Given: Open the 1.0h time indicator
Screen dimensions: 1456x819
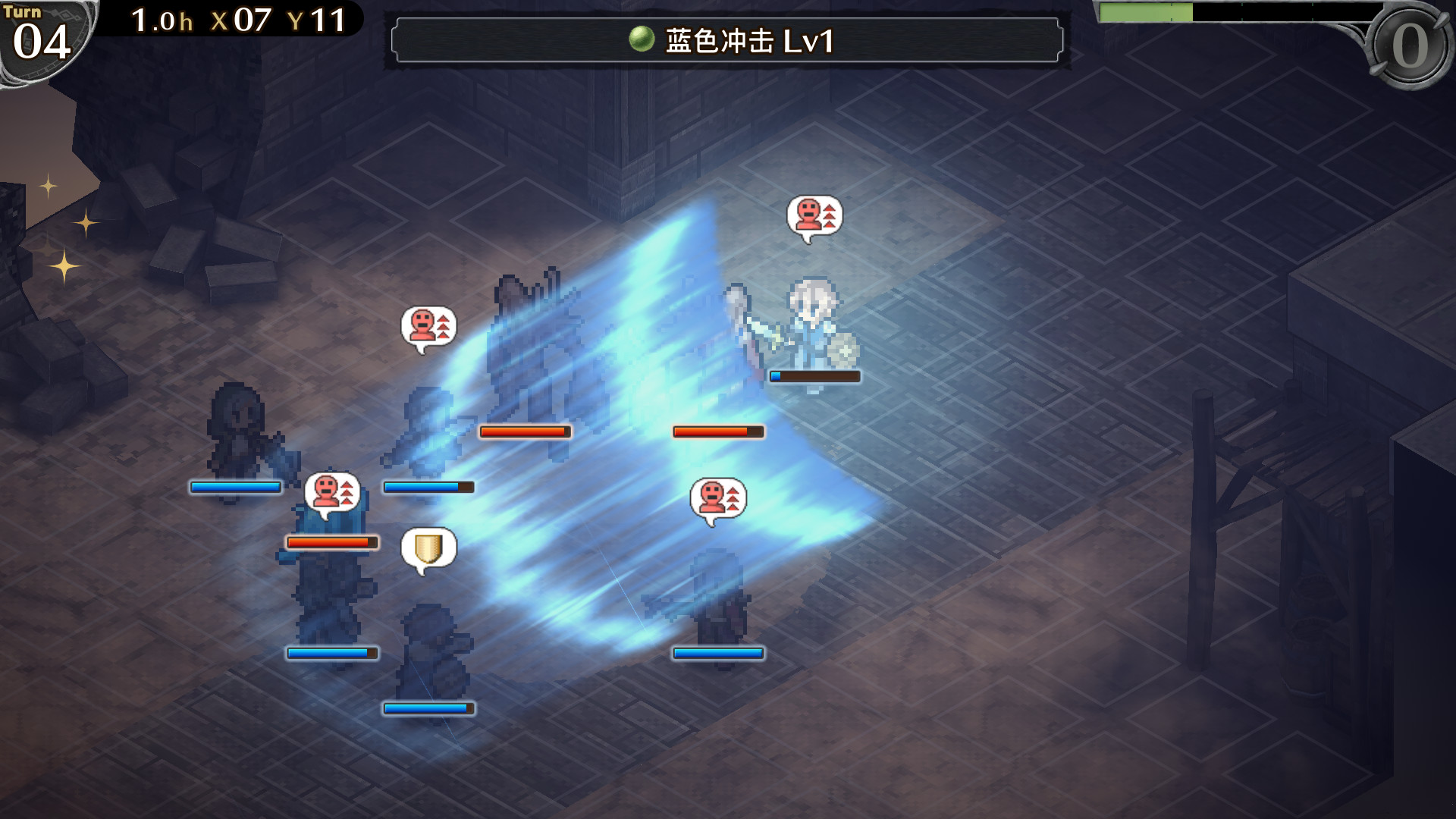Looking at the screenshot, I should click(162, 20).
